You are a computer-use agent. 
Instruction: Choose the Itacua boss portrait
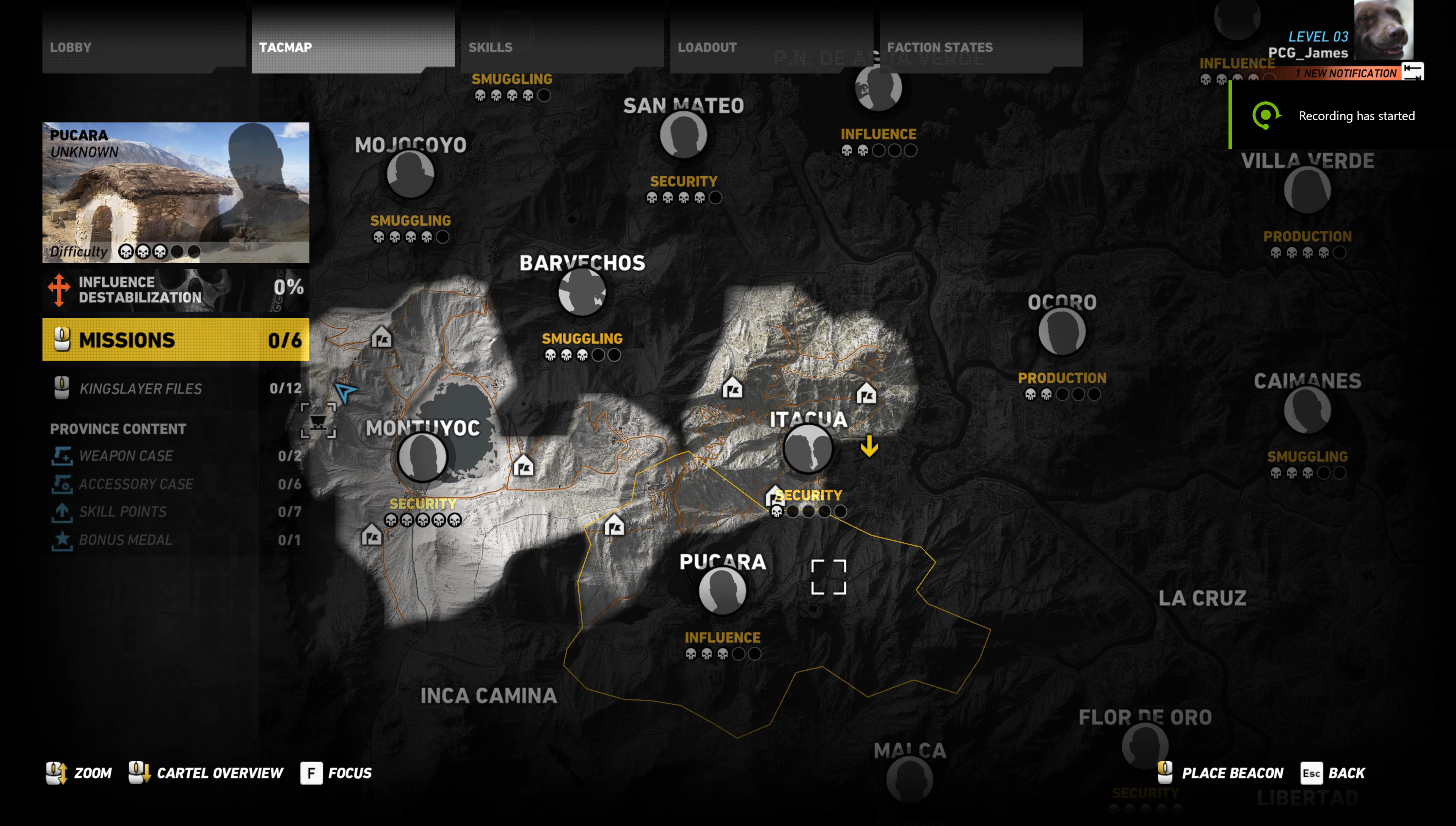[x=808, y=449]
